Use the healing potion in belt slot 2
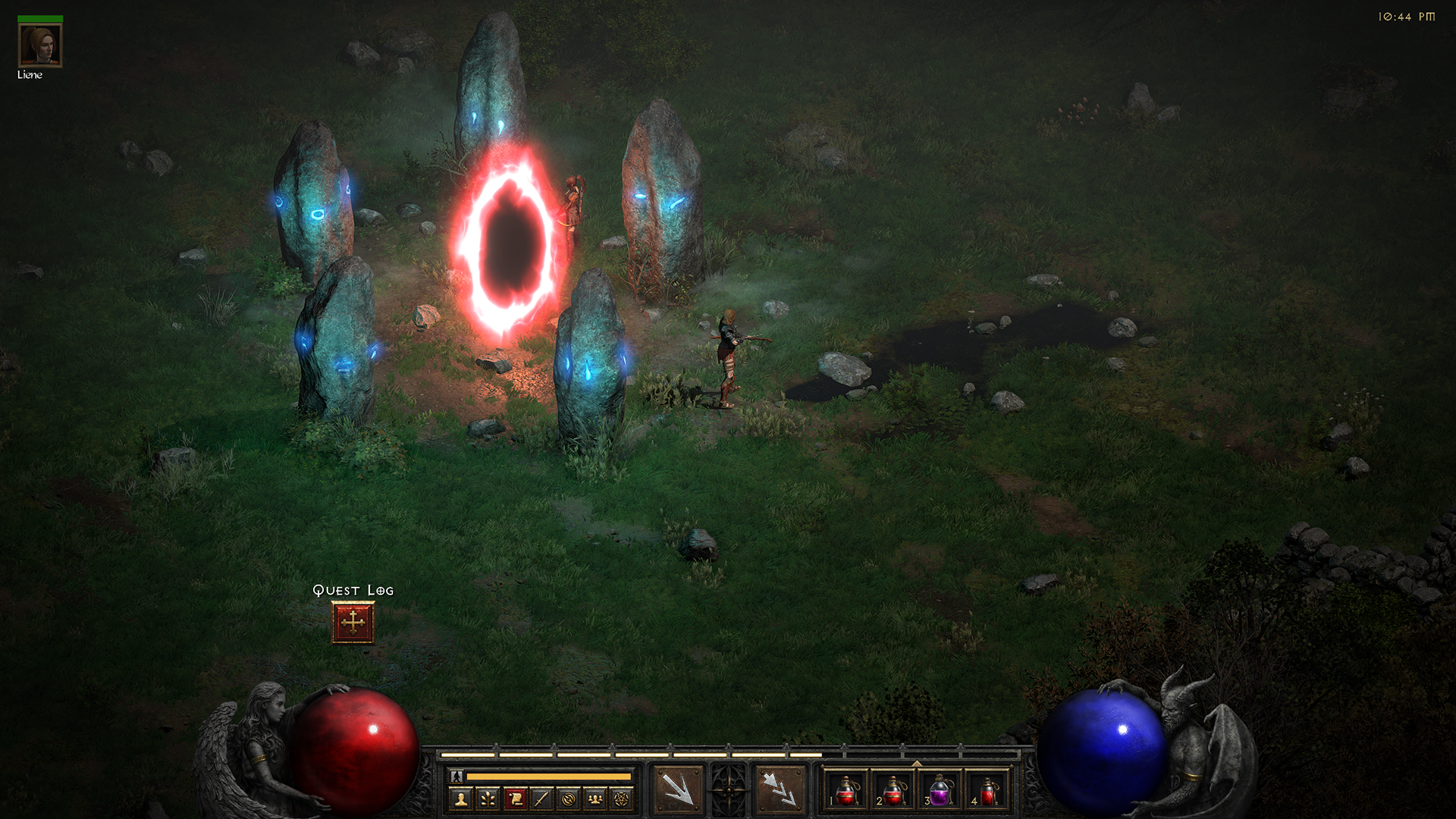Viewport: 1456px width, 819px height. (x=893, y=790)
